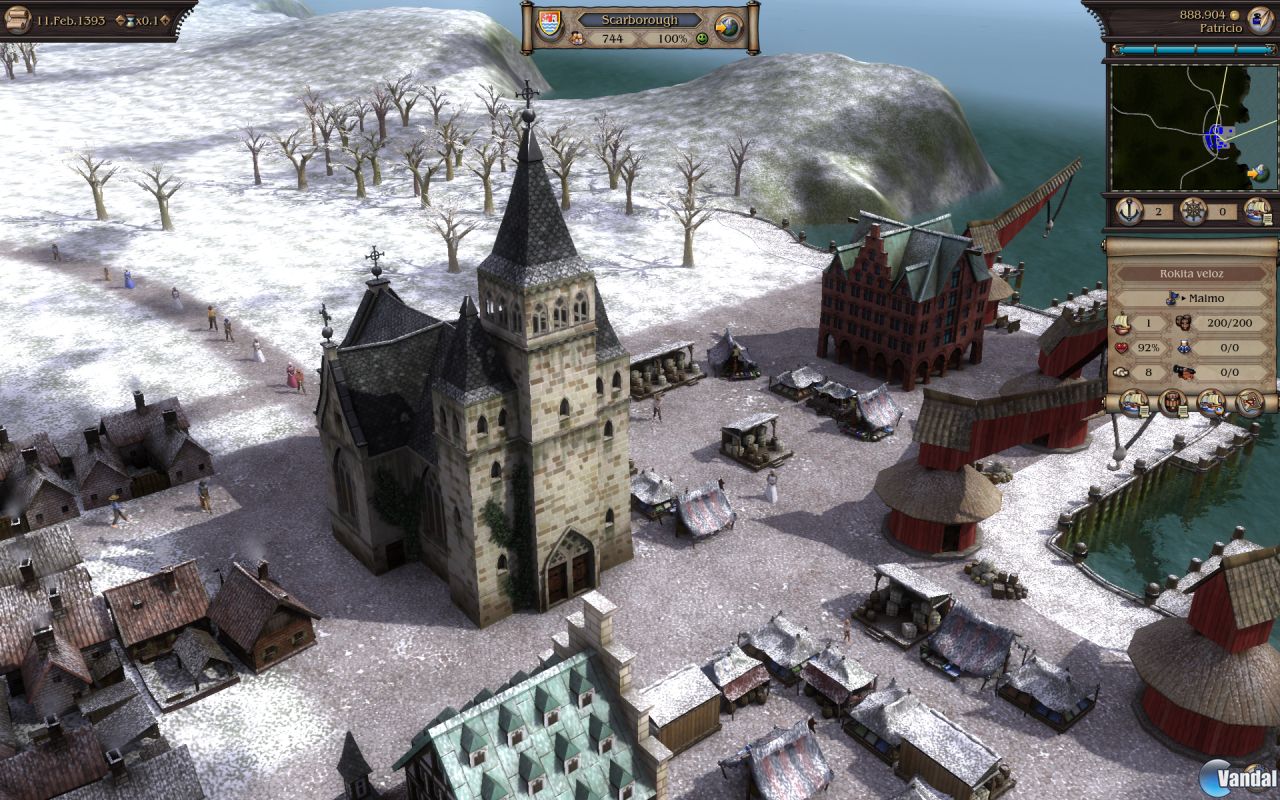1280x800 pixels.
Task: Click the gold coin icon beside 888.904
Action: pos(1235,14)
